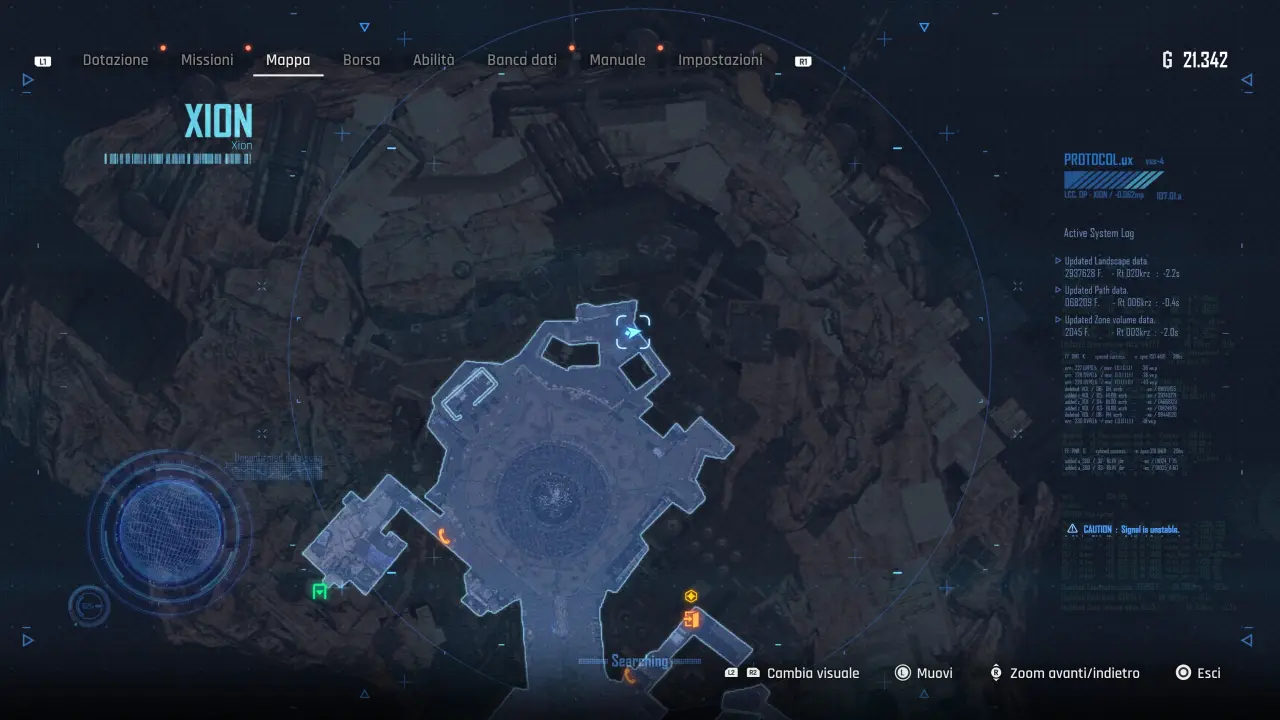Select the orange door exit marker
The width and height of the screenshot is (1280, 720).
coord(691,620)
